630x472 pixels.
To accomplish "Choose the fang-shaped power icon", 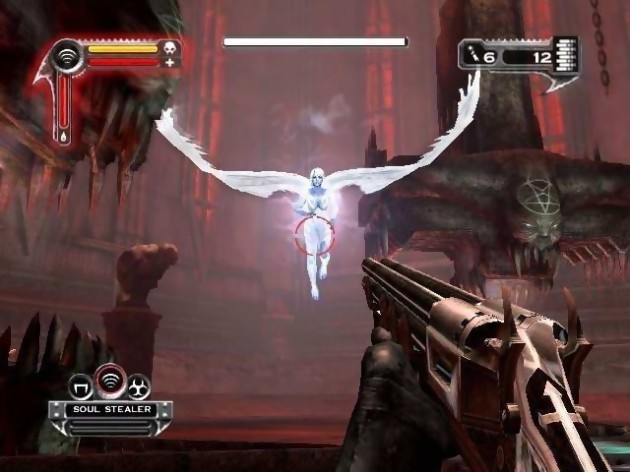I will pos(84,386).
